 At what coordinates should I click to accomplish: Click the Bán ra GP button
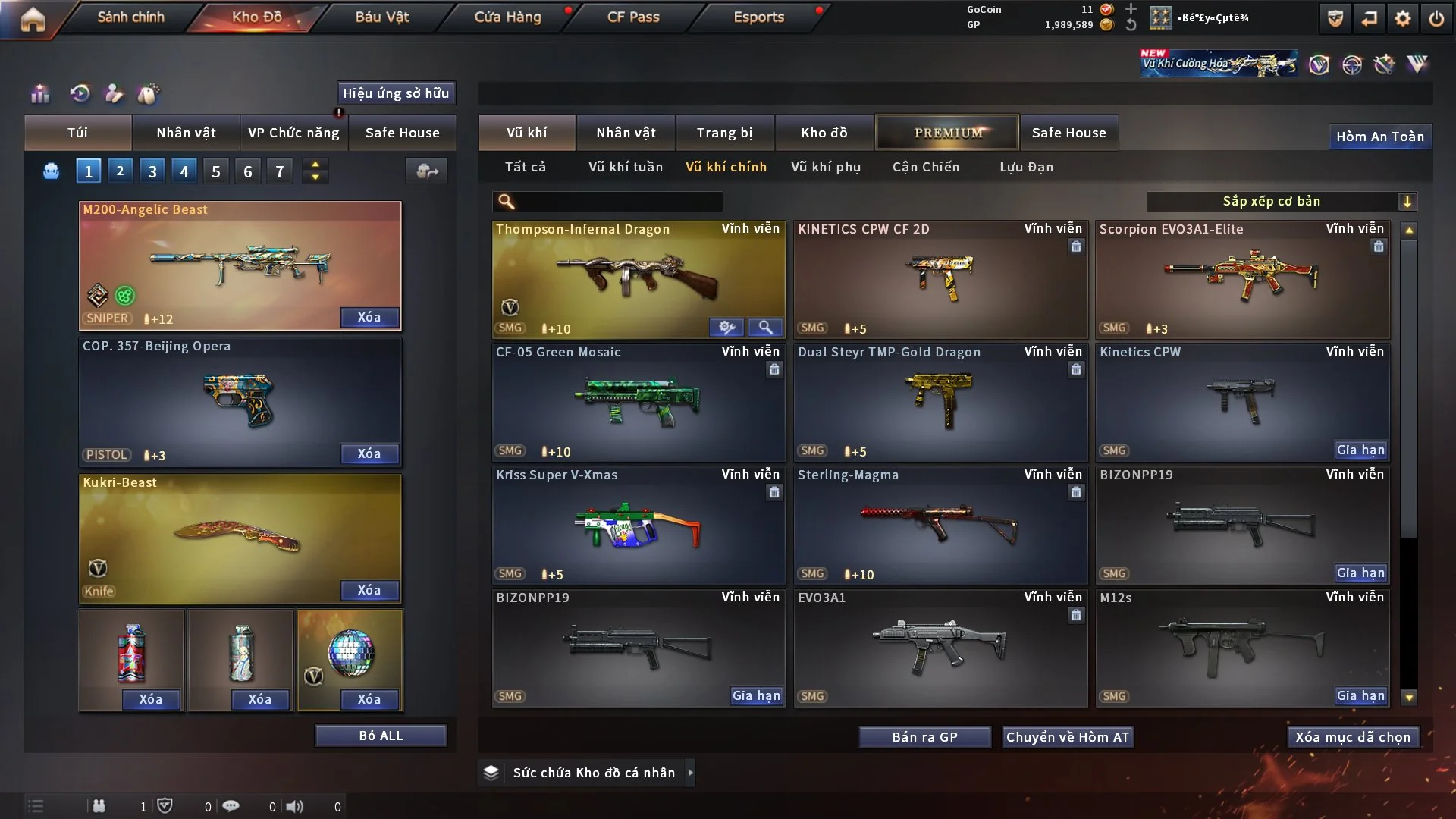924,737
